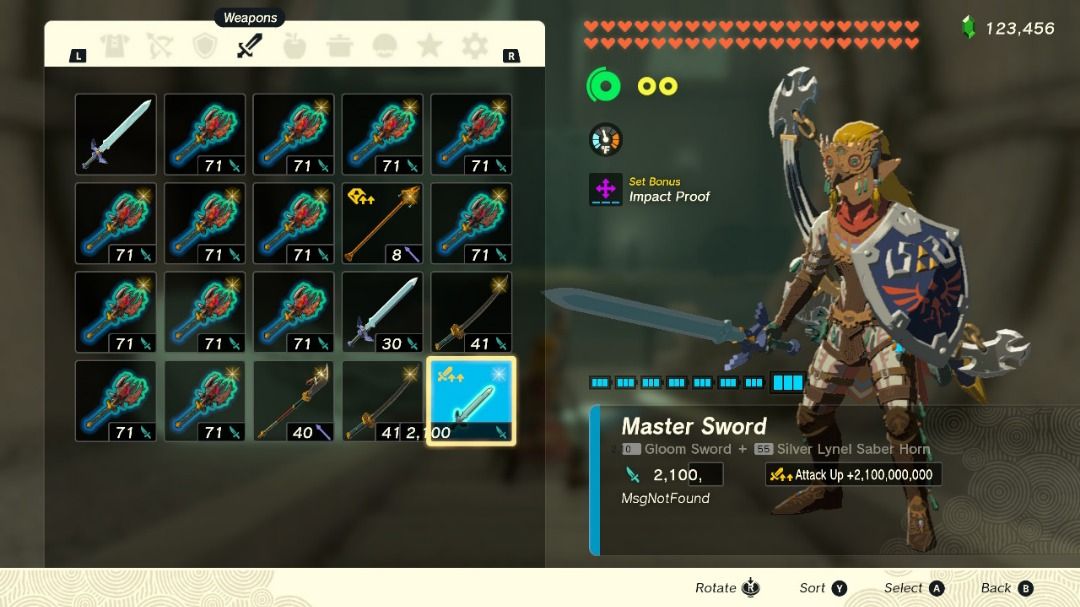Image resolution: width=1080 pixels, height=607 pixels.
Task: Switch to the Shields tab
Action: (x=205, y=46)
